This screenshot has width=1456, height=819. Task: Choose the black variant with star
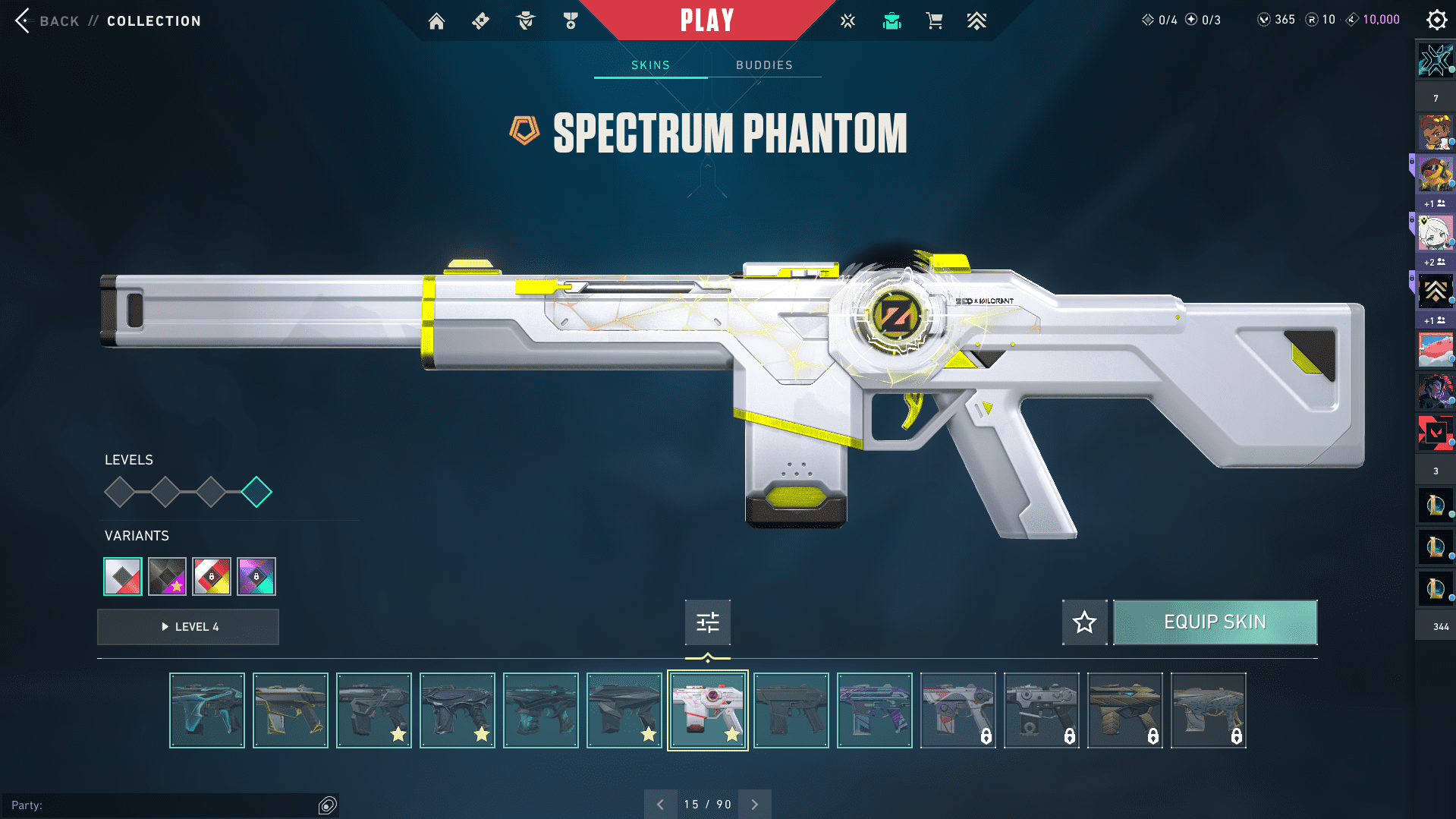pyautogui.click(x=167, y=577)
